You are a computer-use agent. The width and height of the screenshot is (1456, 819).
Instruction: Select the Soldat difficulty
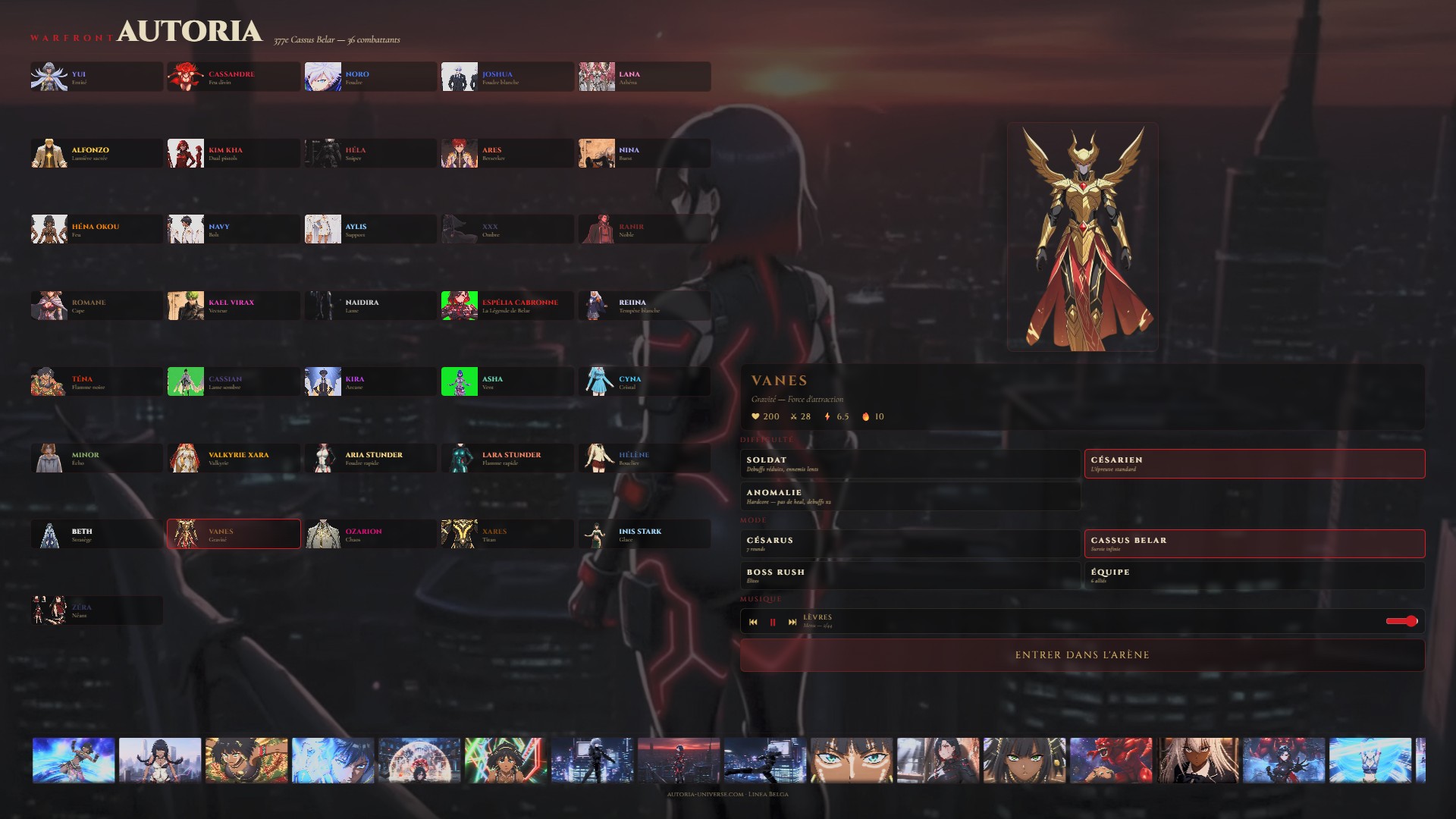click(910, 463)
